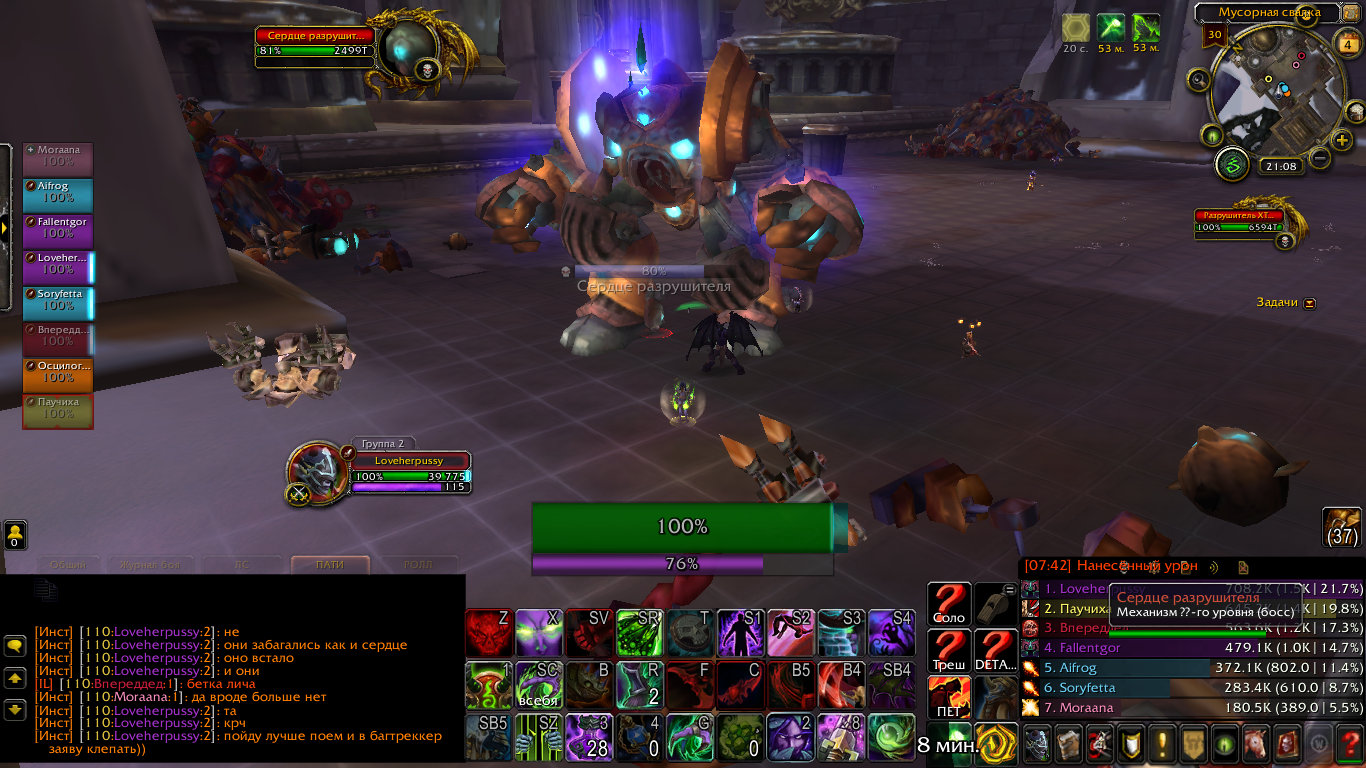Select Aifrog's row in damage meter
The height and width of the screenshot is (768, 1366).
(1192, 668)
